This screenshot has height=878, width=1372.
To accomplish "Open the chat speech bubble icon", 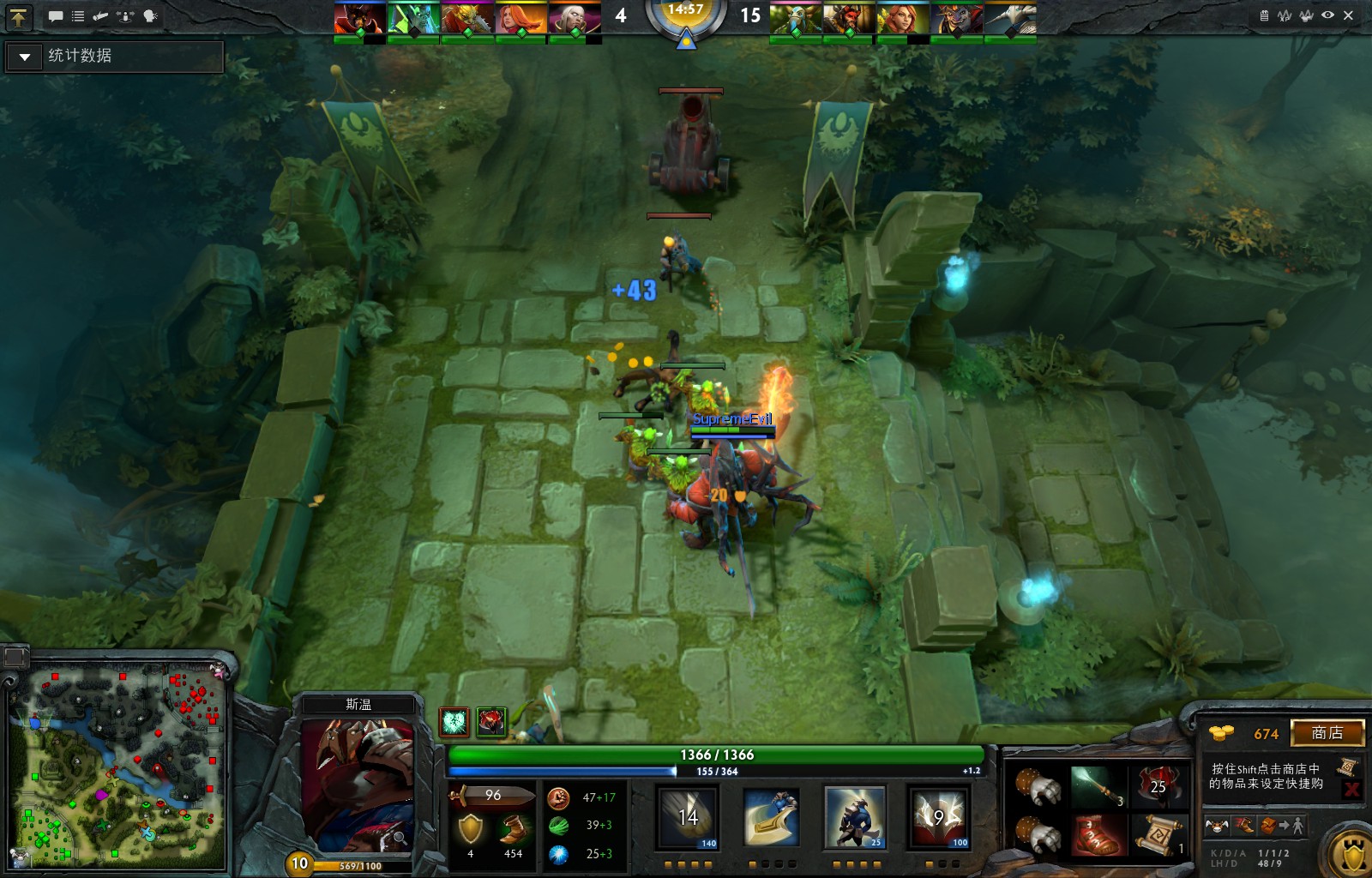I will point(56,16).
